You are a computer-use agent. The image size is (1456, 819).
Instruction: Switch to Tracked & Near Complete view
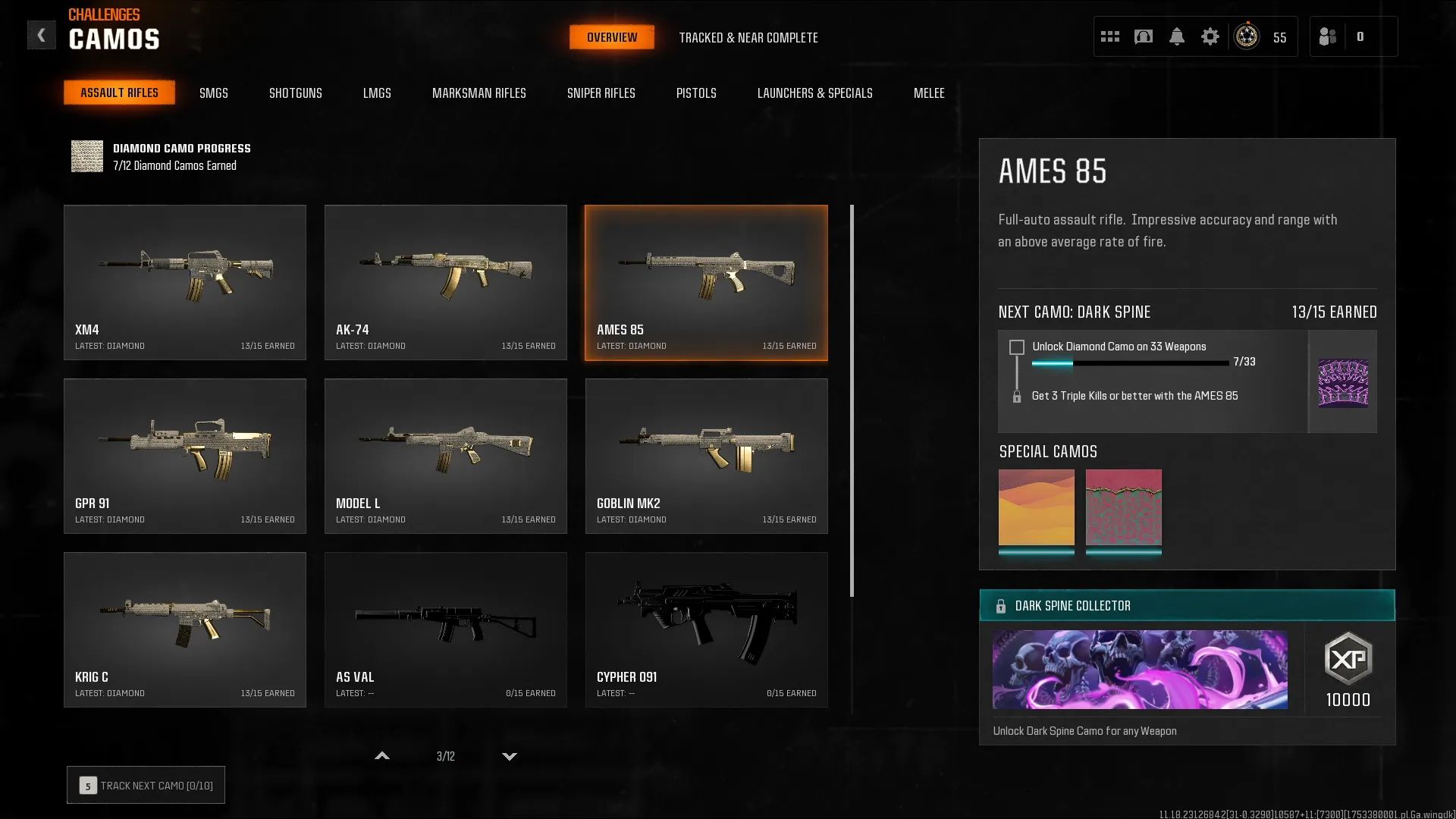click(x=749, y=37)
